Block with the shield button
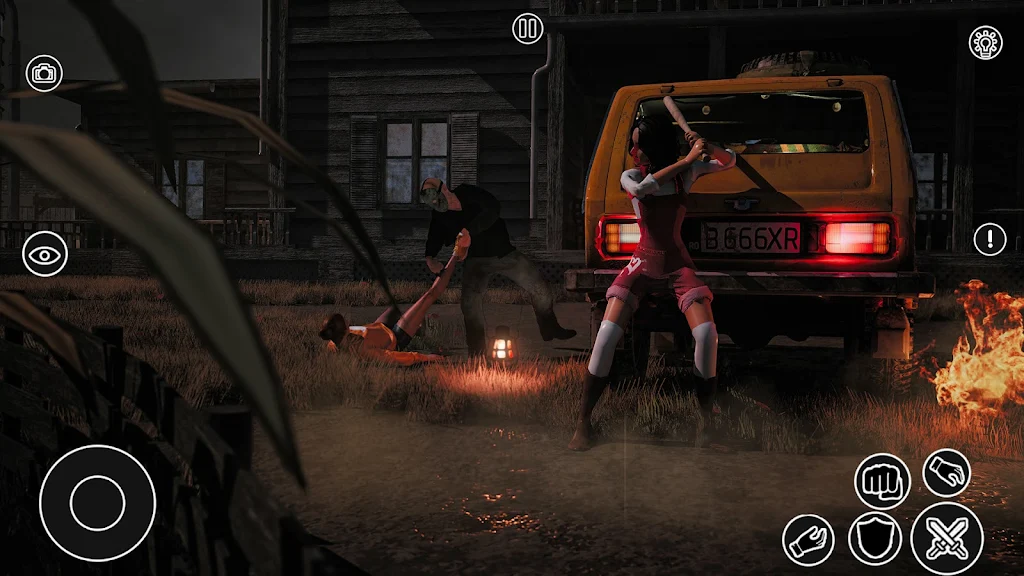 [875, 539]
